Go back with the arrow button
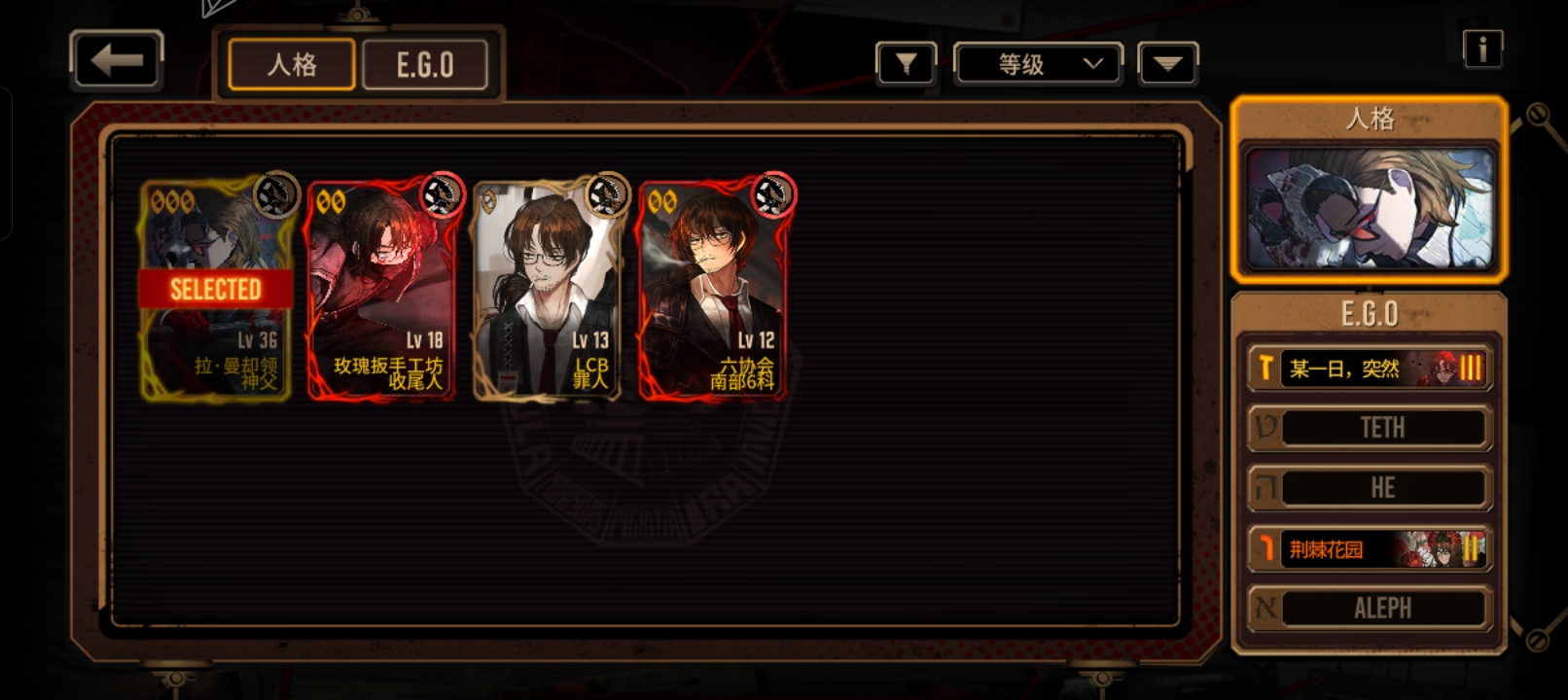The image size is (1568, 700). [x=117, y=60]
